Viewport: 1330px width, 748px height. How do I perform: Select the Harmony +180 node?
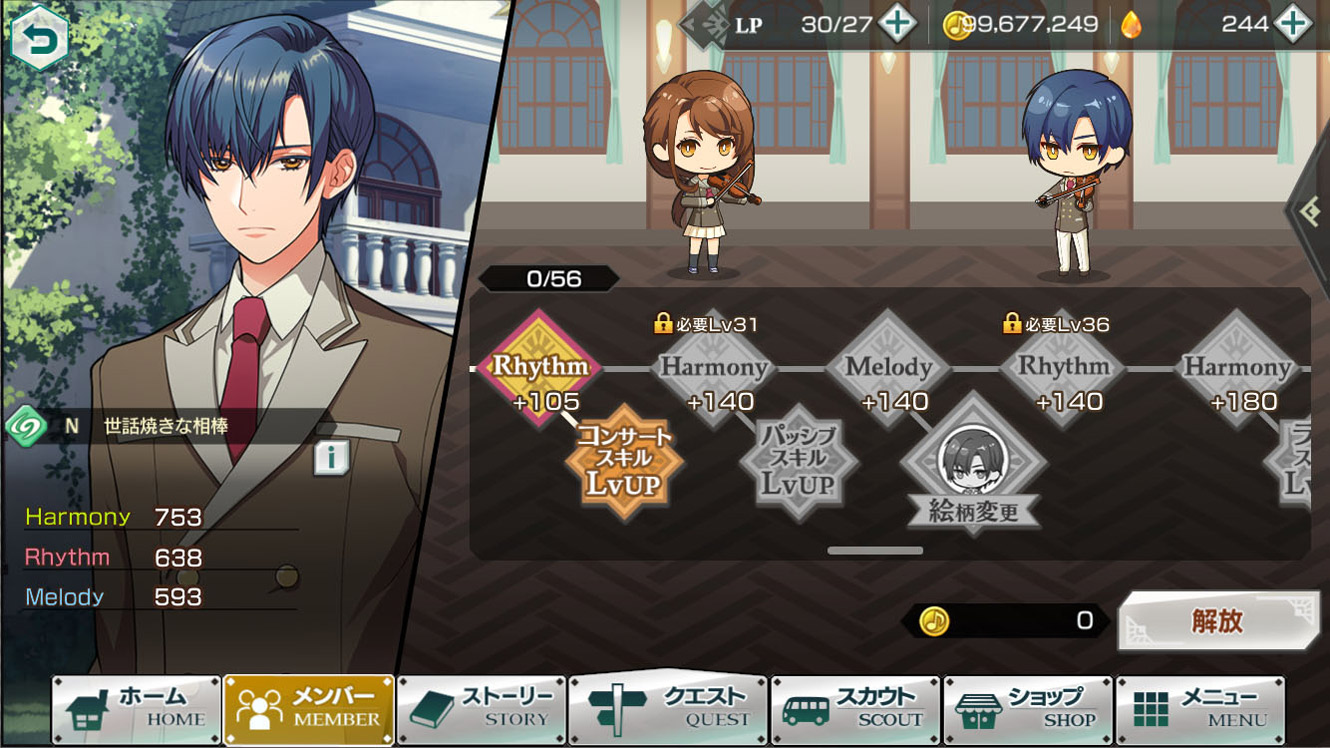click(1237, 368)
